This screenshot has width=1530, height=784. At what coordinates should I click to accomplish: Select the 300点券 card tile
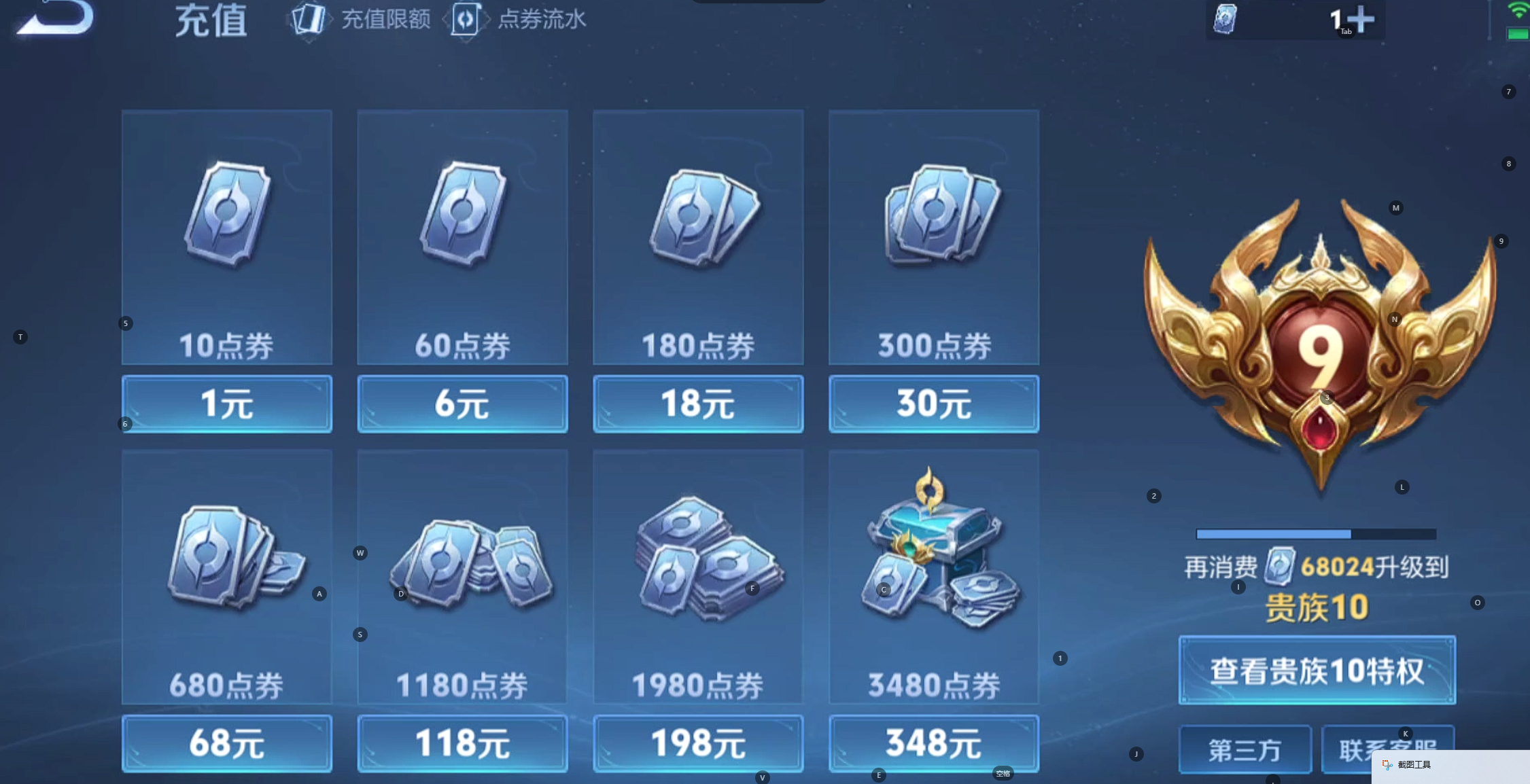(x=933, y=237)
